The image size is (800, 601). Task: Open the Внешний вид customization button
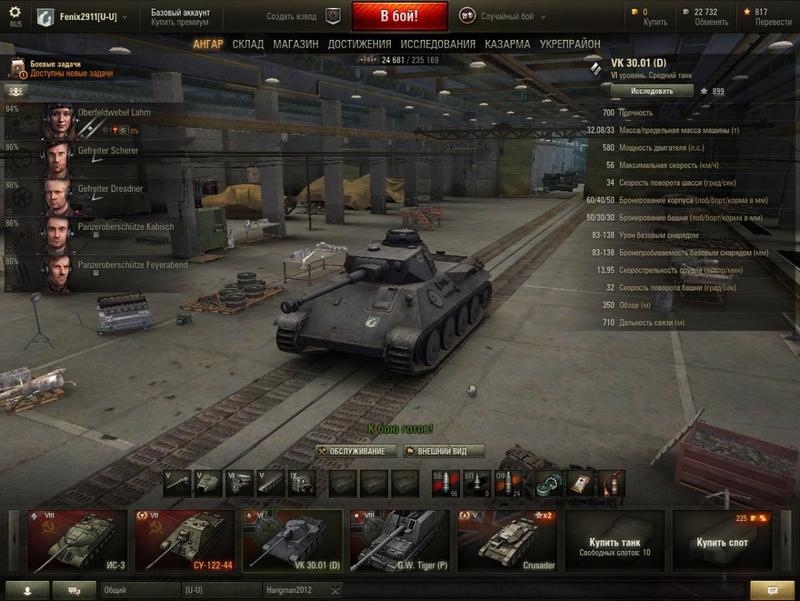(444, 451)
